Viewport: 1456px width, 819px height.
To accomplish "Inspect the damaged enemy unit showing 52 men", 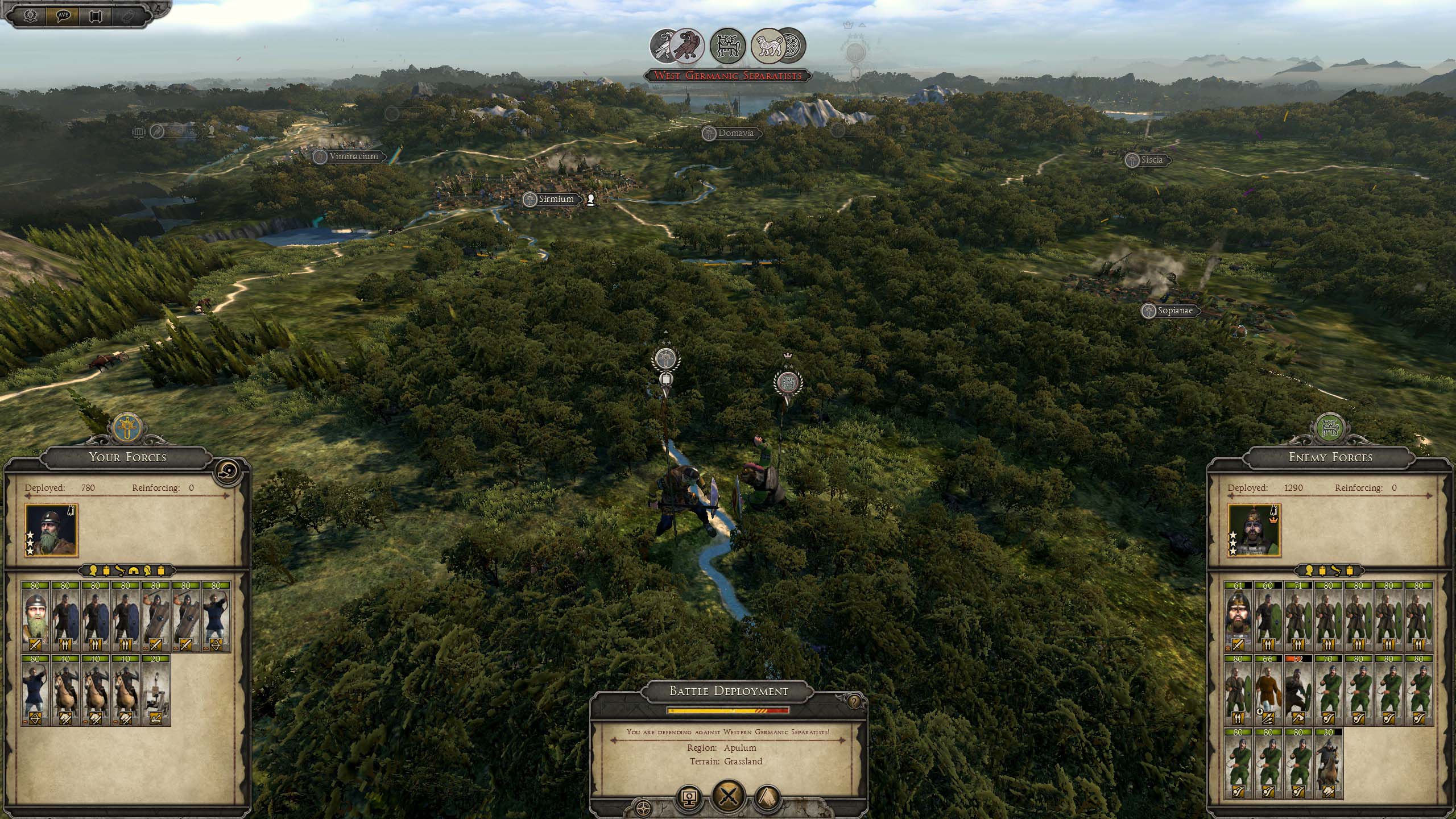I will coord(1298,690).
